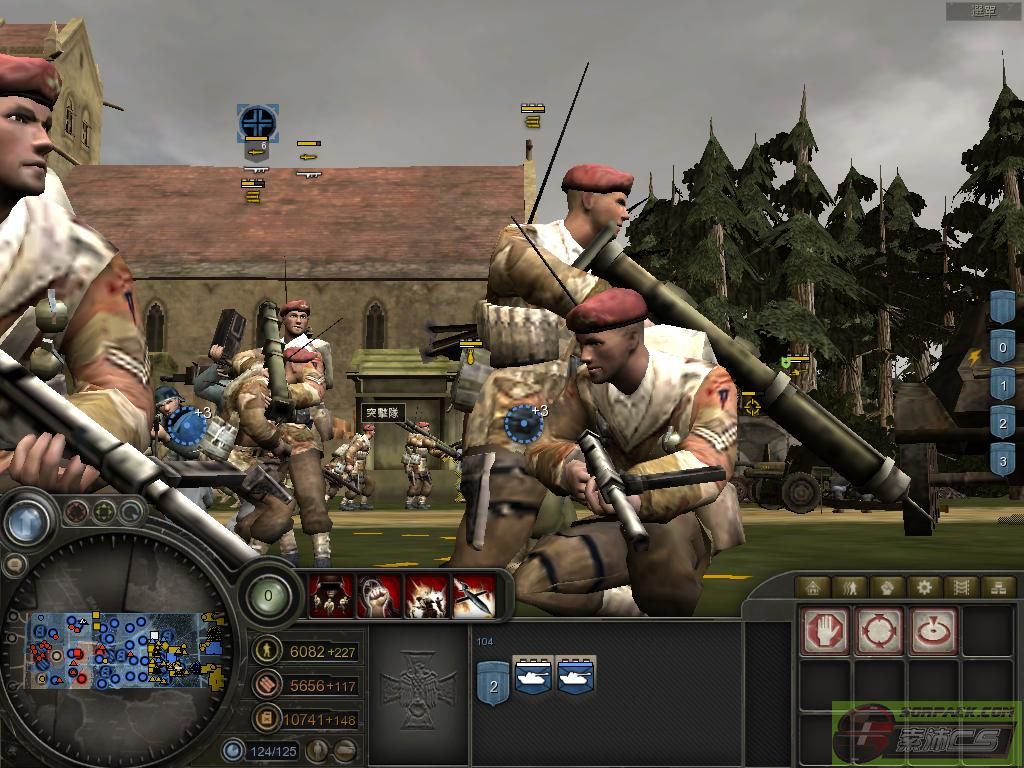
Task: Click the control group 2 shield in selection panel
Action: 492,685
